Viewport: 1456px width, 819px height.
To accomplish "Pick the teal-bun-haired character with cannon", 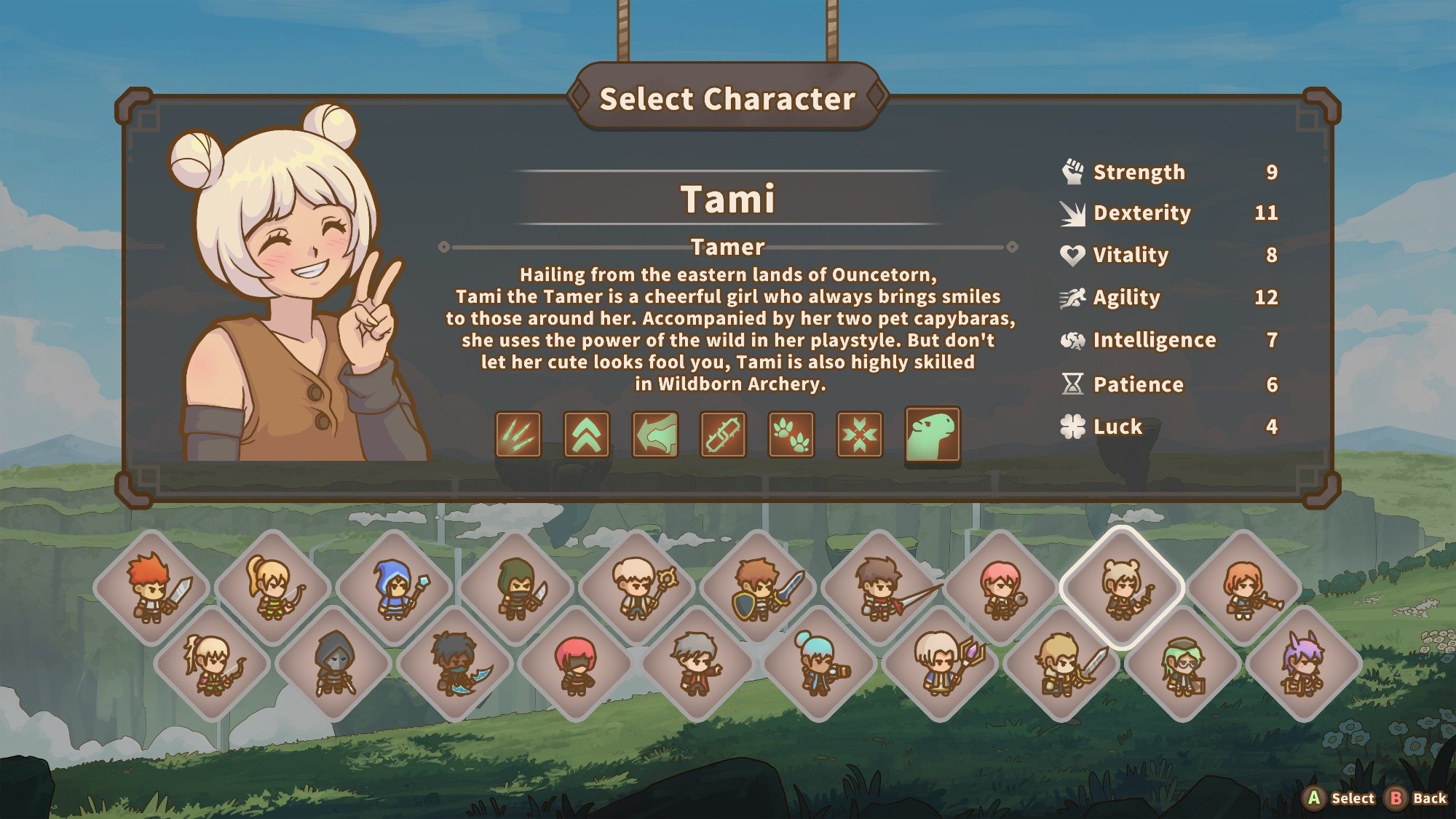I will coord(819,664).
